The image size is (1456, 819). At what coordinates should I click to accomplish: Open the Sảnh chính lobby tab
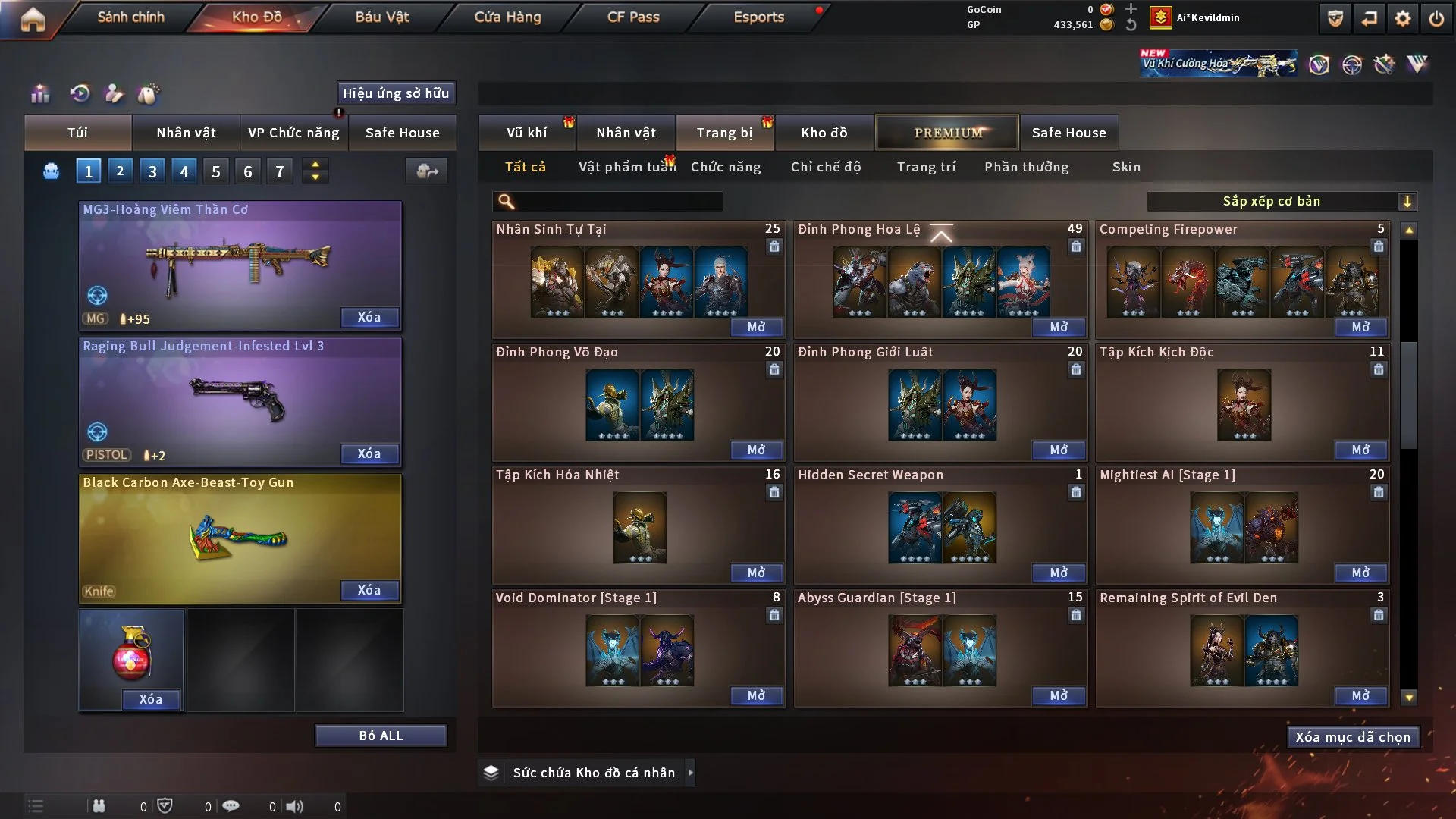point(130,17)
